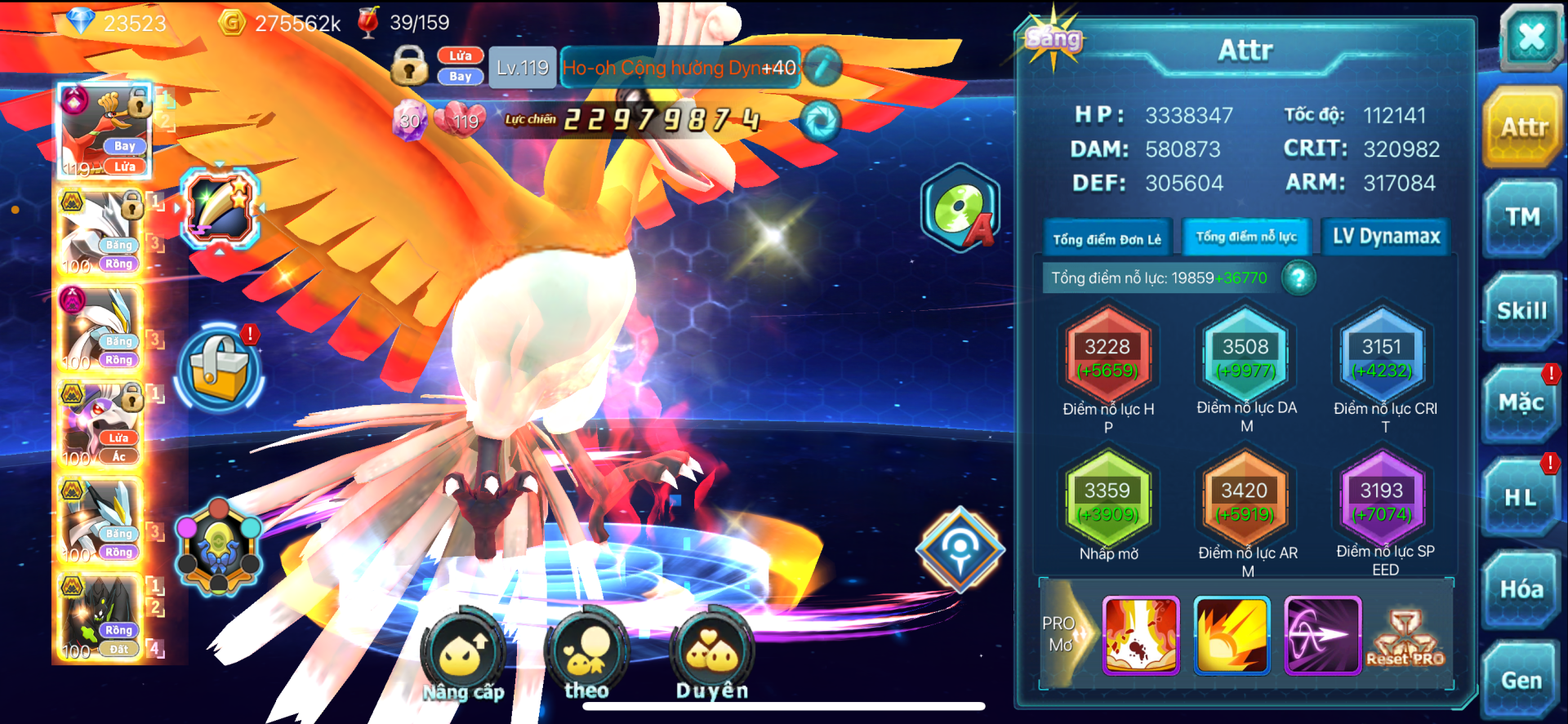Click the effort points help question mark
Viewport: 1568px width, 724px height.
[1298, 278]
